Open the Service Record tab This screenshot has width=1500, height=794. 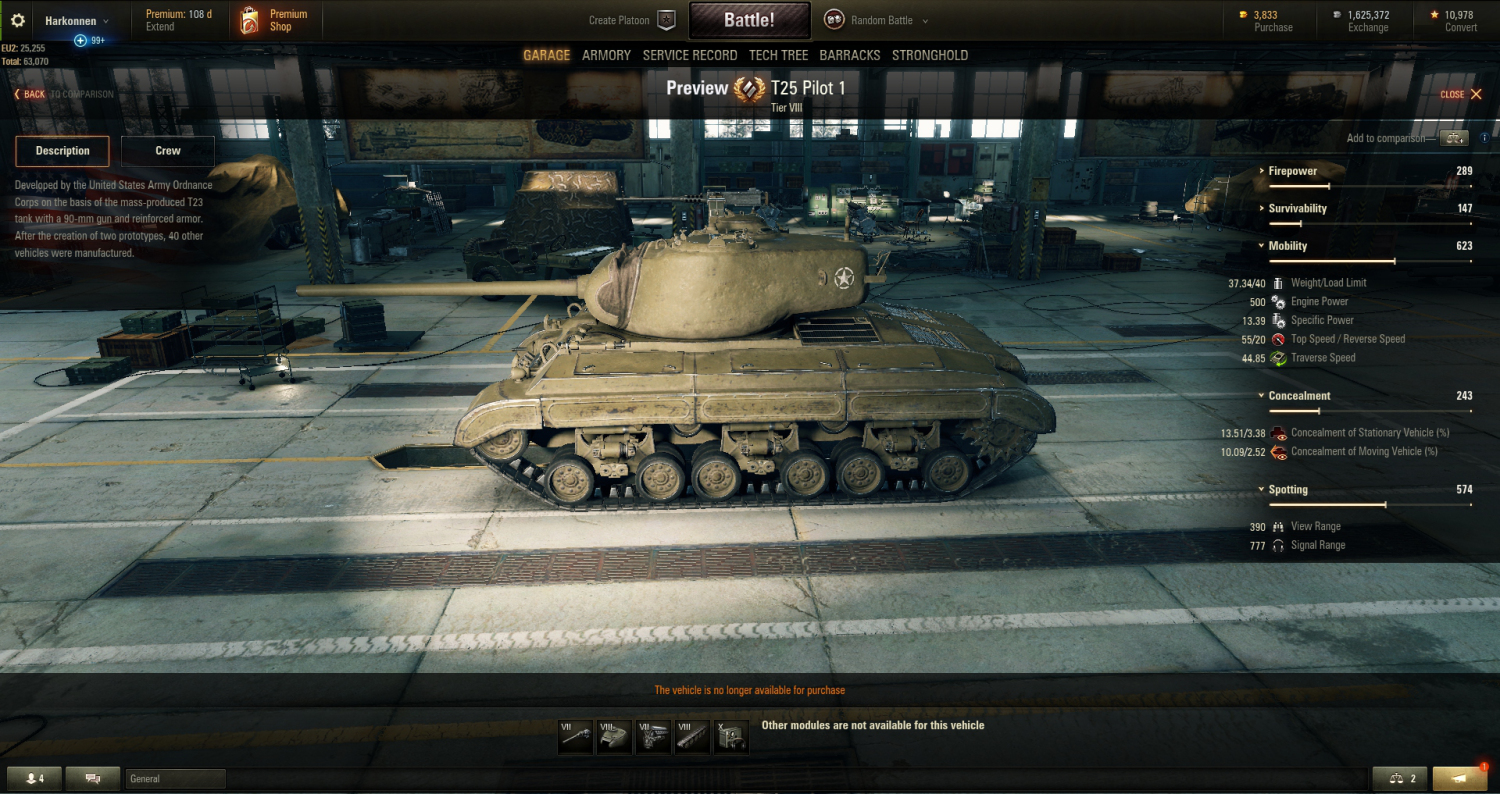690,55
